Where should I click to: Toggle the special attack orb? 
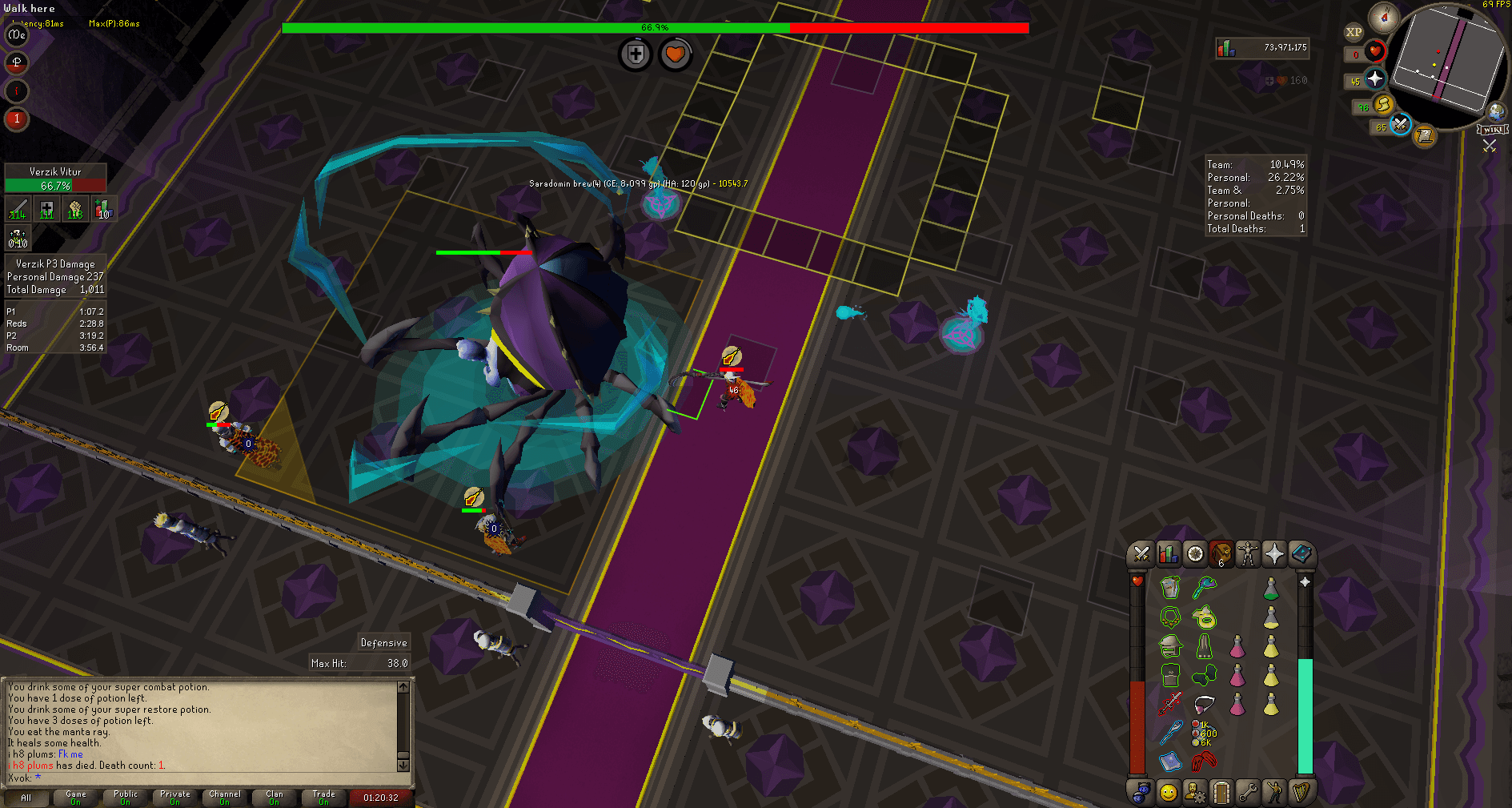pos(1399,126)
